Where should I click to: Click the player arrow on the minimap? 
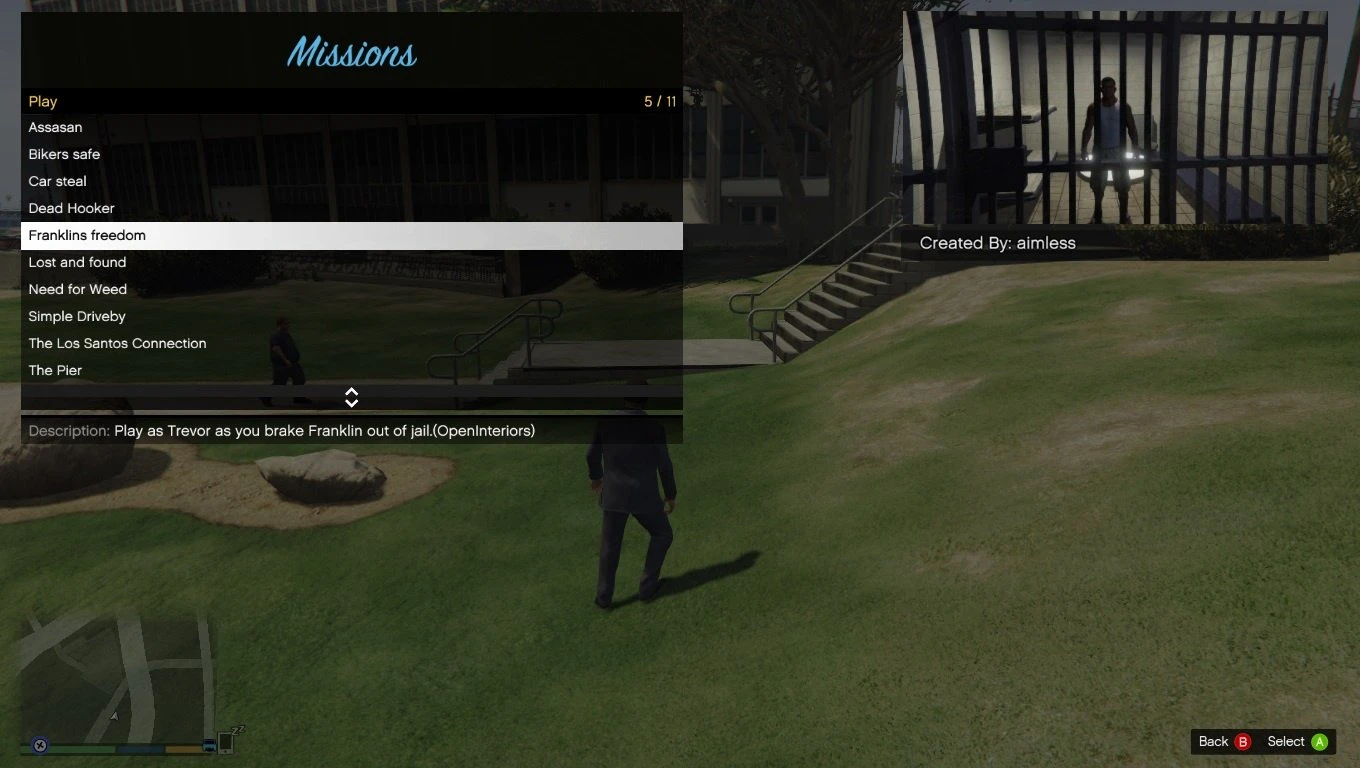(x=114, y=716)
